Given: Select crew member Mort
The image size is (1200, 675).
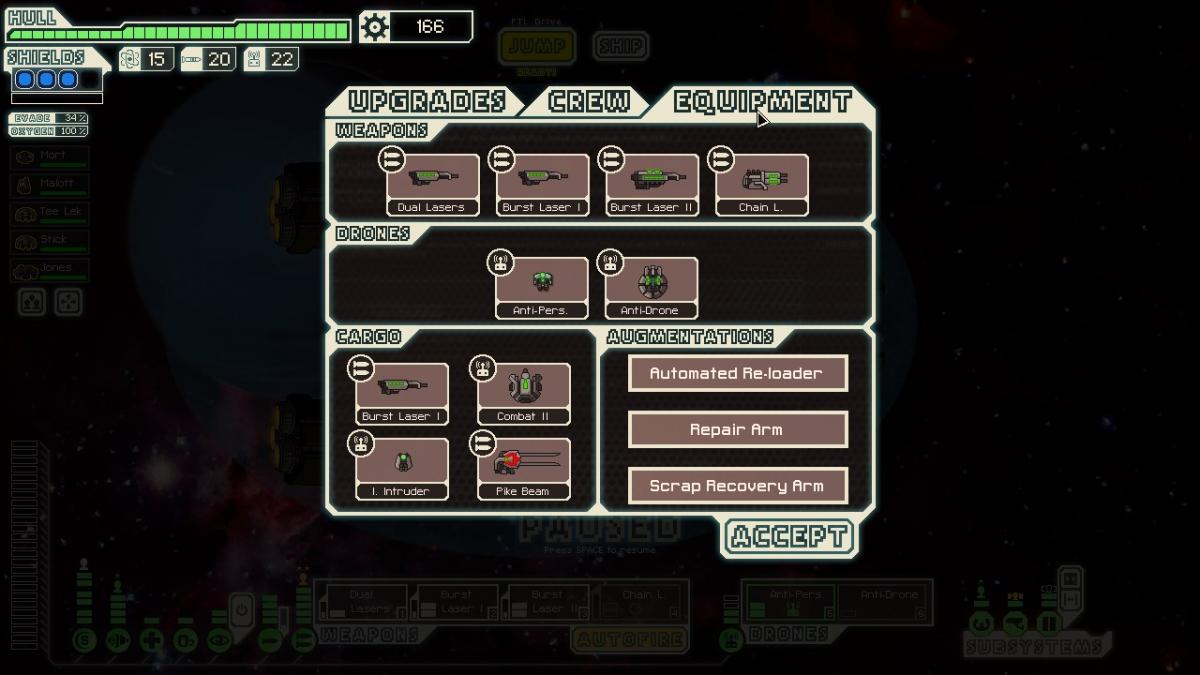Looking at the screenshot, I should pos(50,158).
